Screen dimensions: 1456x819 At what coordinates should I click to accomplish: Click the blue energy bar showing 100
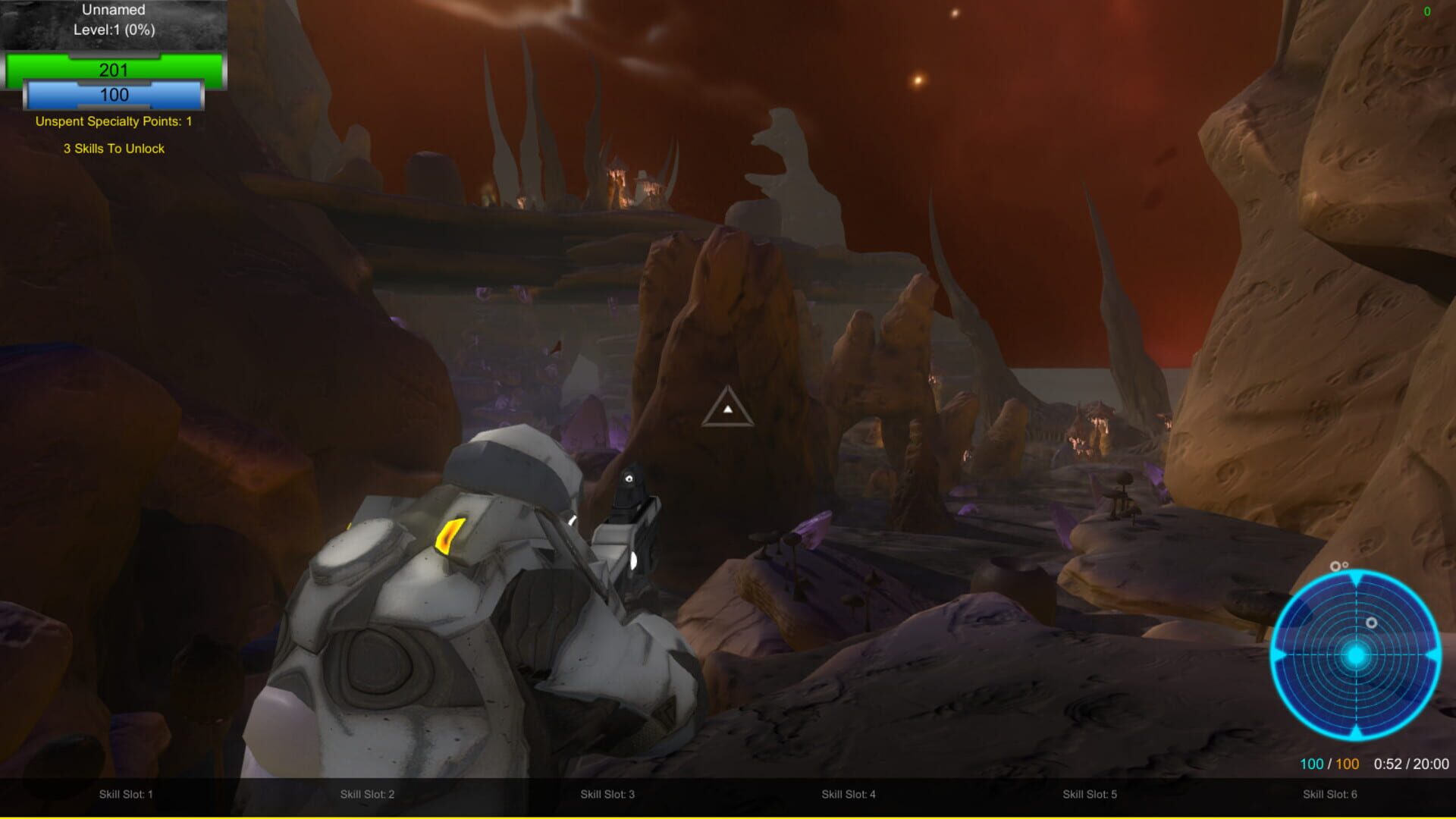click(114, 96)
